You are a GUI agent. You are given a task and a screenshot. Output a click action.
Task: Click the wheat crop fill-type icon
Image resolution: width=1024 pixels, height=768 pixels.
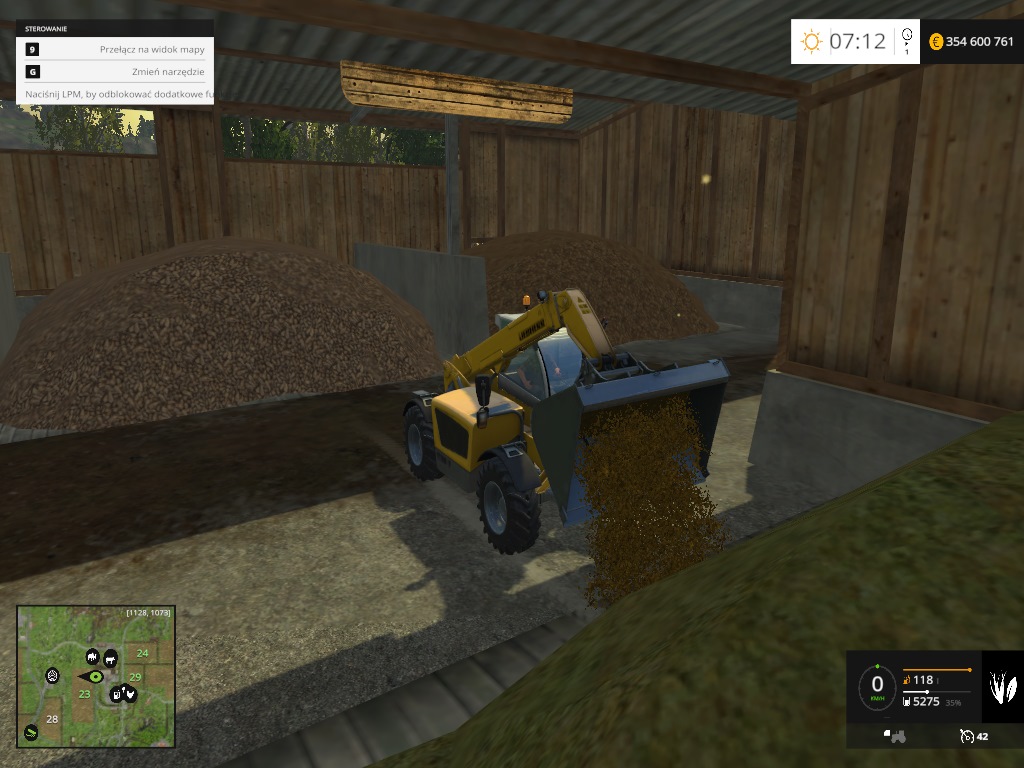click(1002, 687)
